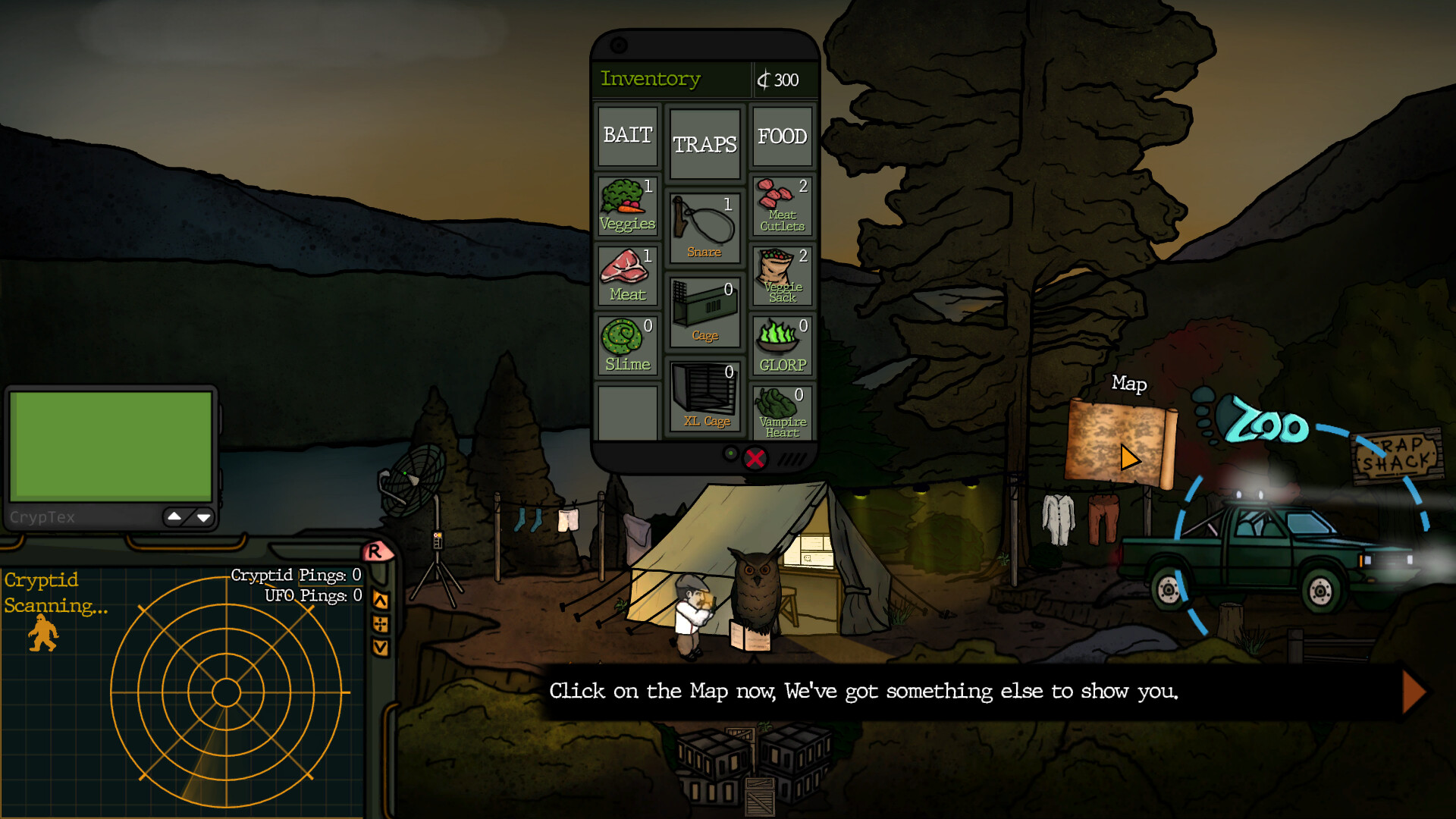Click the CrypTex down arrow
This screenshot has width=1456, height=819.
point(203,517)
